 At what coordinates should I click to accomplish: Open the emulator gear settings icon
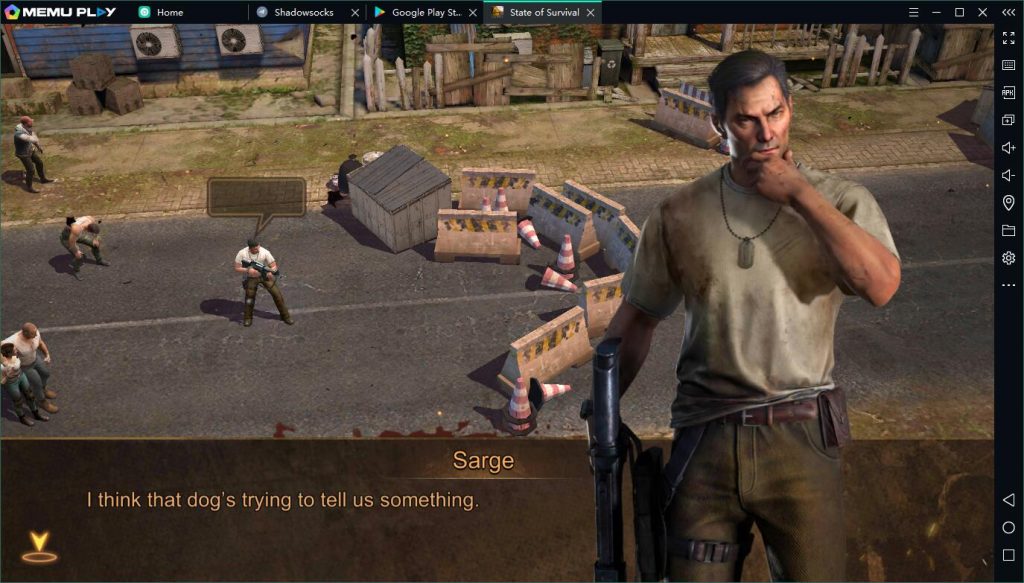point(1008,258)
